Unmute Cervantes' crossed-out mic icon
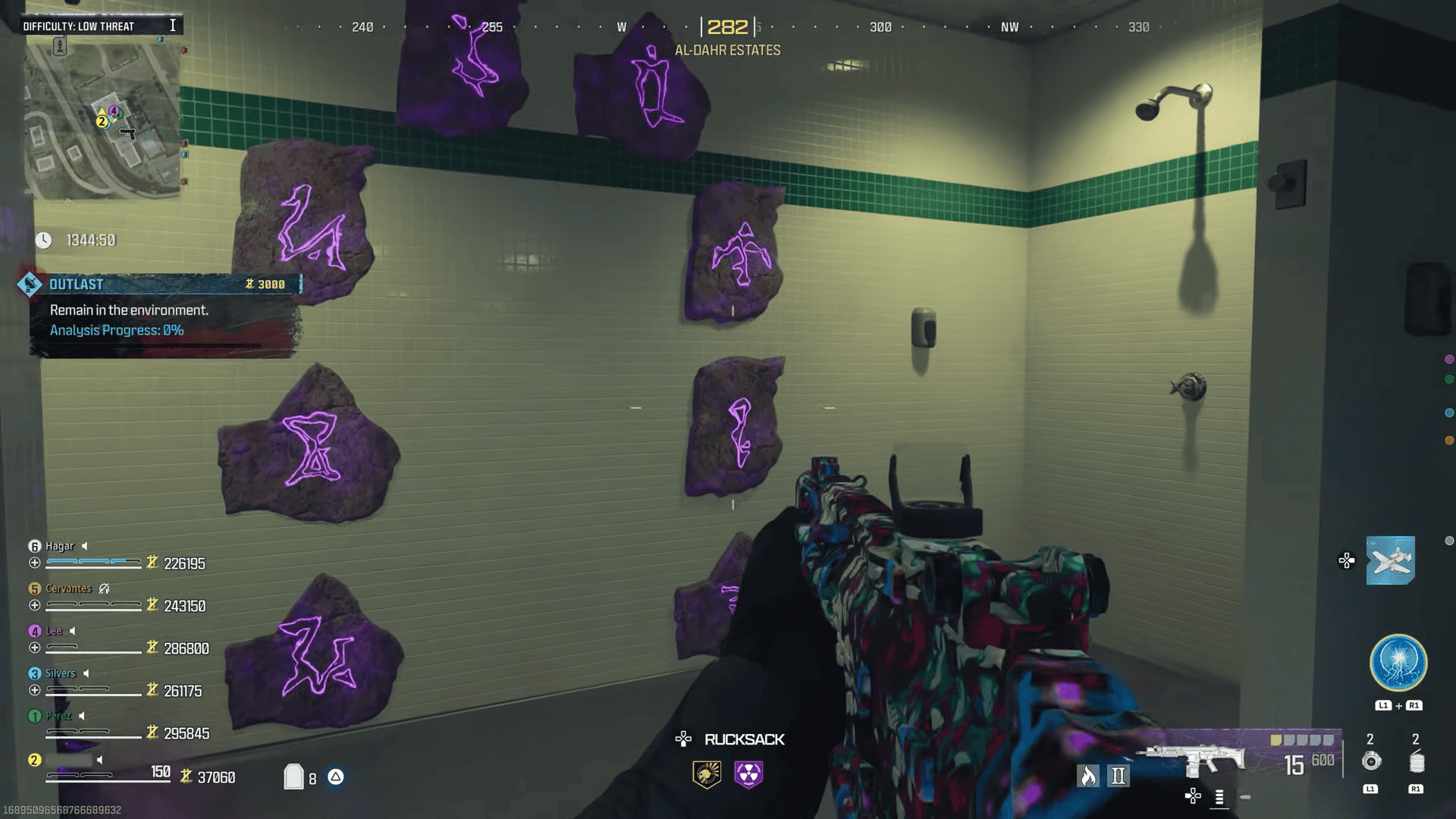Viewport: 1456px width, 819px height. [104, 588]
